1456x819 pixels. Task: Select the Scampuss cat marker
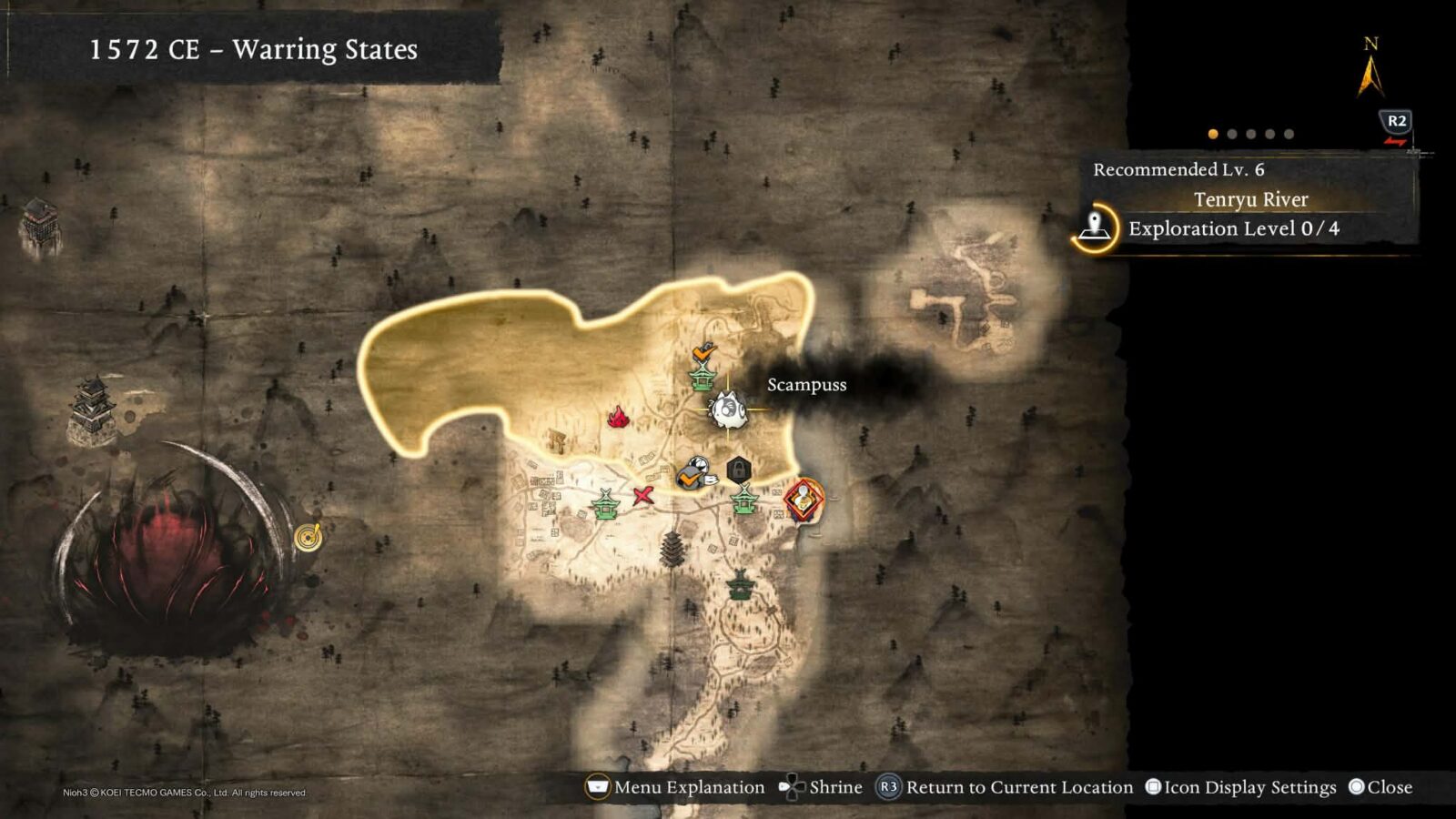tap(728, 410)
